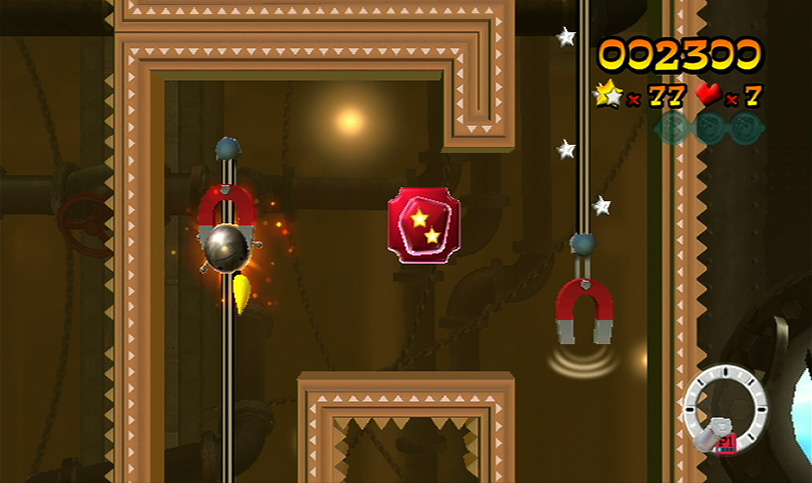The width and height of the screenshot is (812, 483).
Task: Click the red heart lives icon
Action: pyautogui.click(x=709, y=95)
